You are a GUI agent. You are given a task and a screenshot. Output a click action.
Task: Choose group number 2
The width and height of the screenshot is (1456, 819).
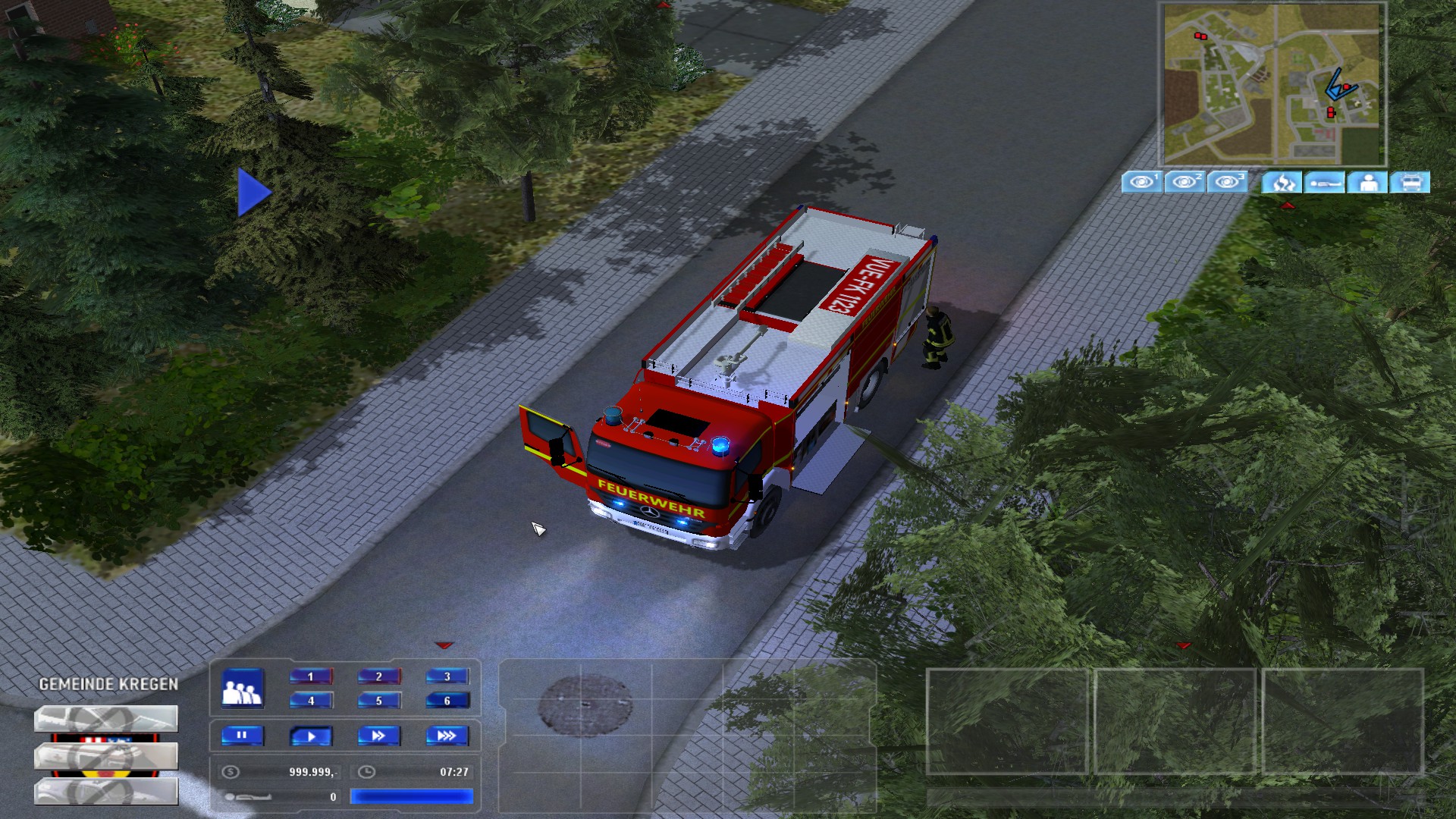[379, 676]
